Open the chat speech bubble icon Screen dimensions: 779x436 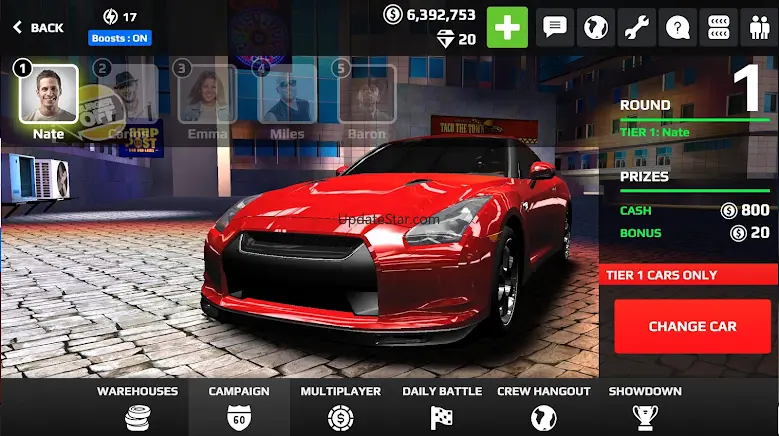[555, 28]
